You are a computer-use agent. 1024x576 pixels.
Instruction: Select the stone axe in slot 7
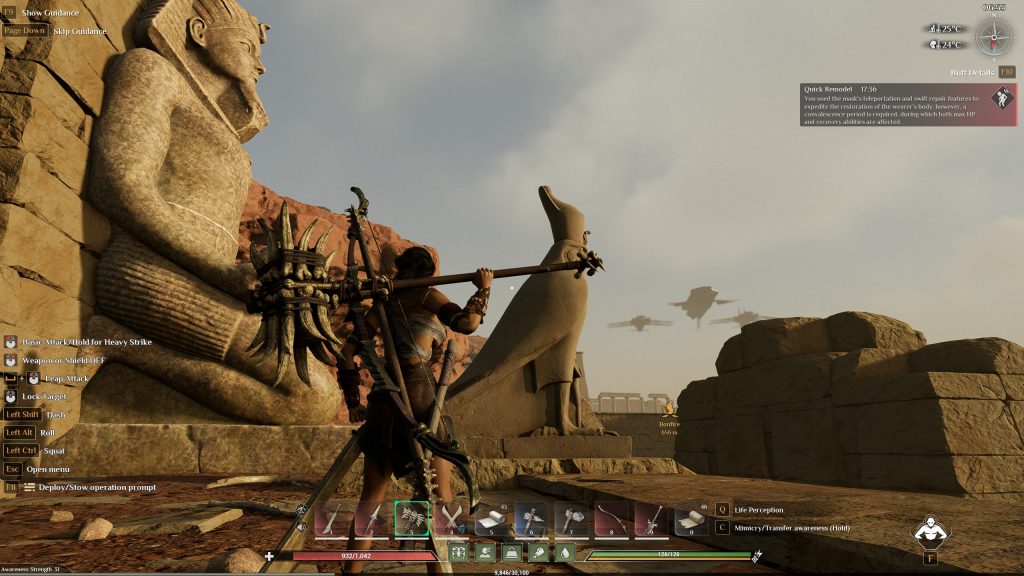(571, 519)
